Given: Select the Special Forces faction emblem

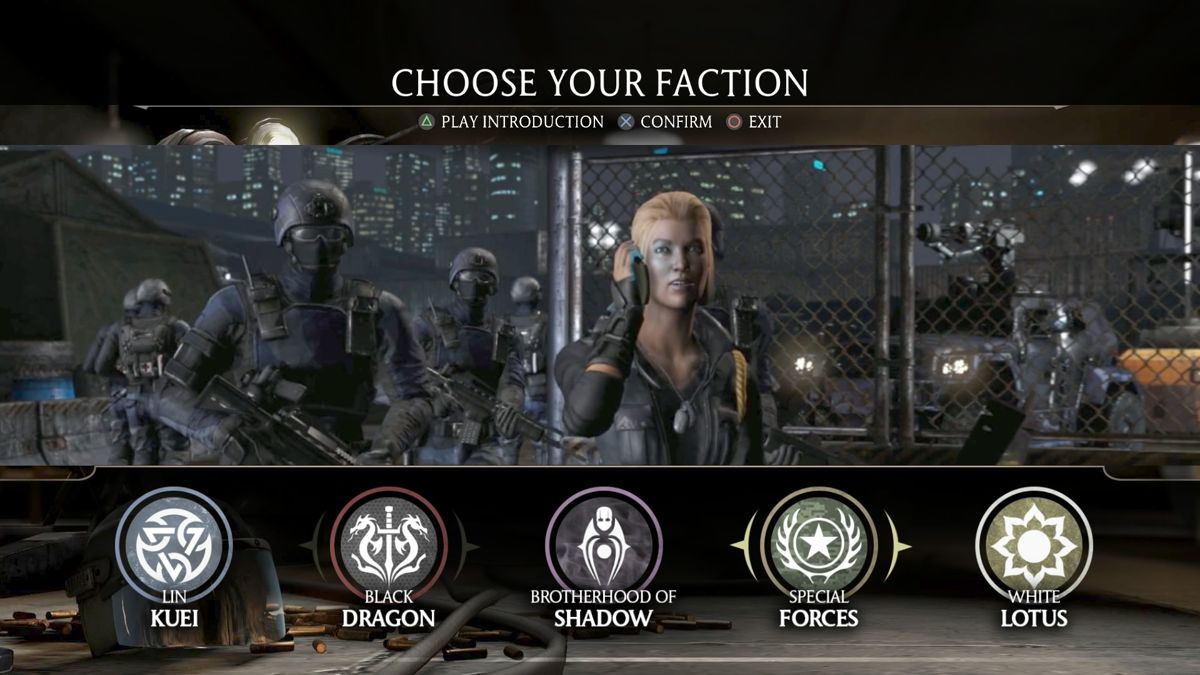Looking at the screenshot, I should tap(819, 545).
